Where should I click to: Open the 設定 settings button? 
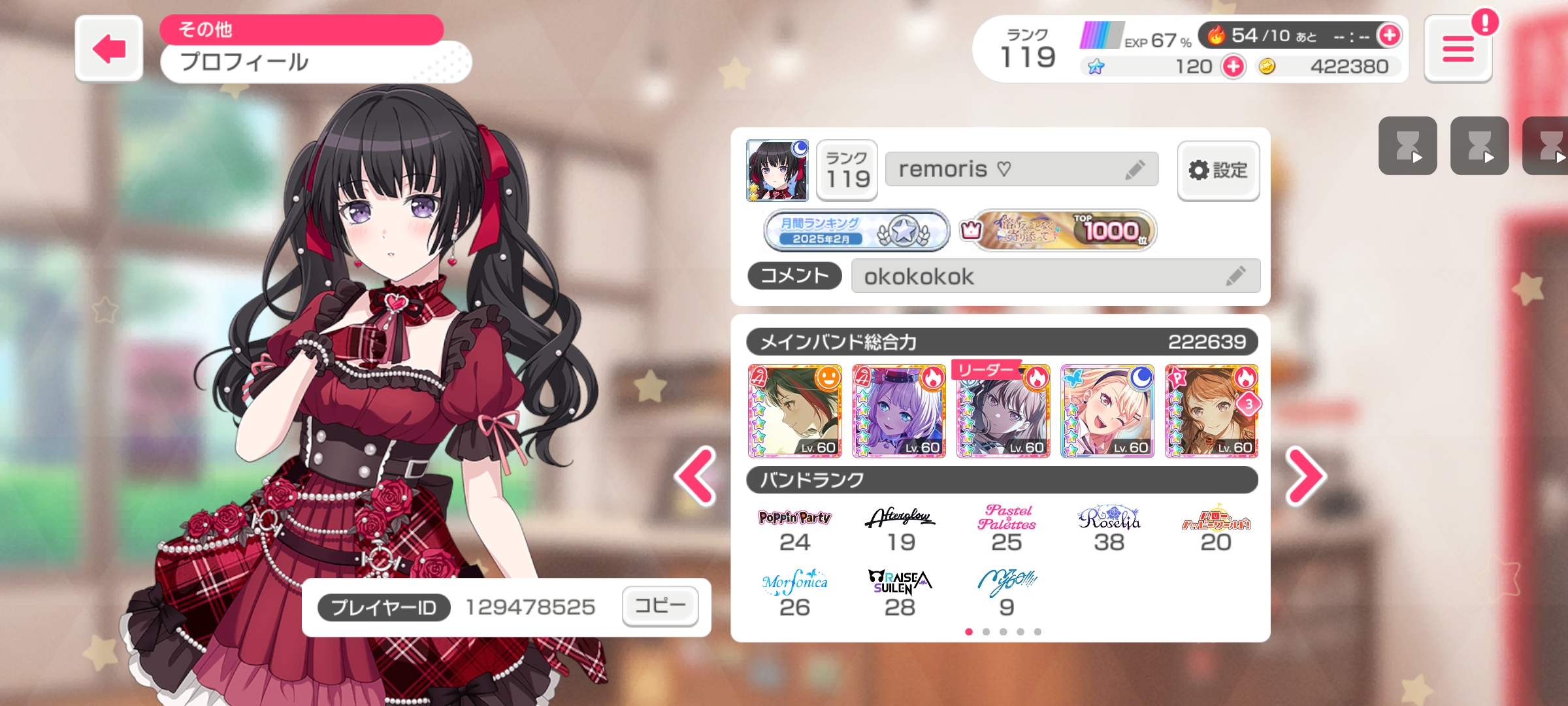point(1218,171)
